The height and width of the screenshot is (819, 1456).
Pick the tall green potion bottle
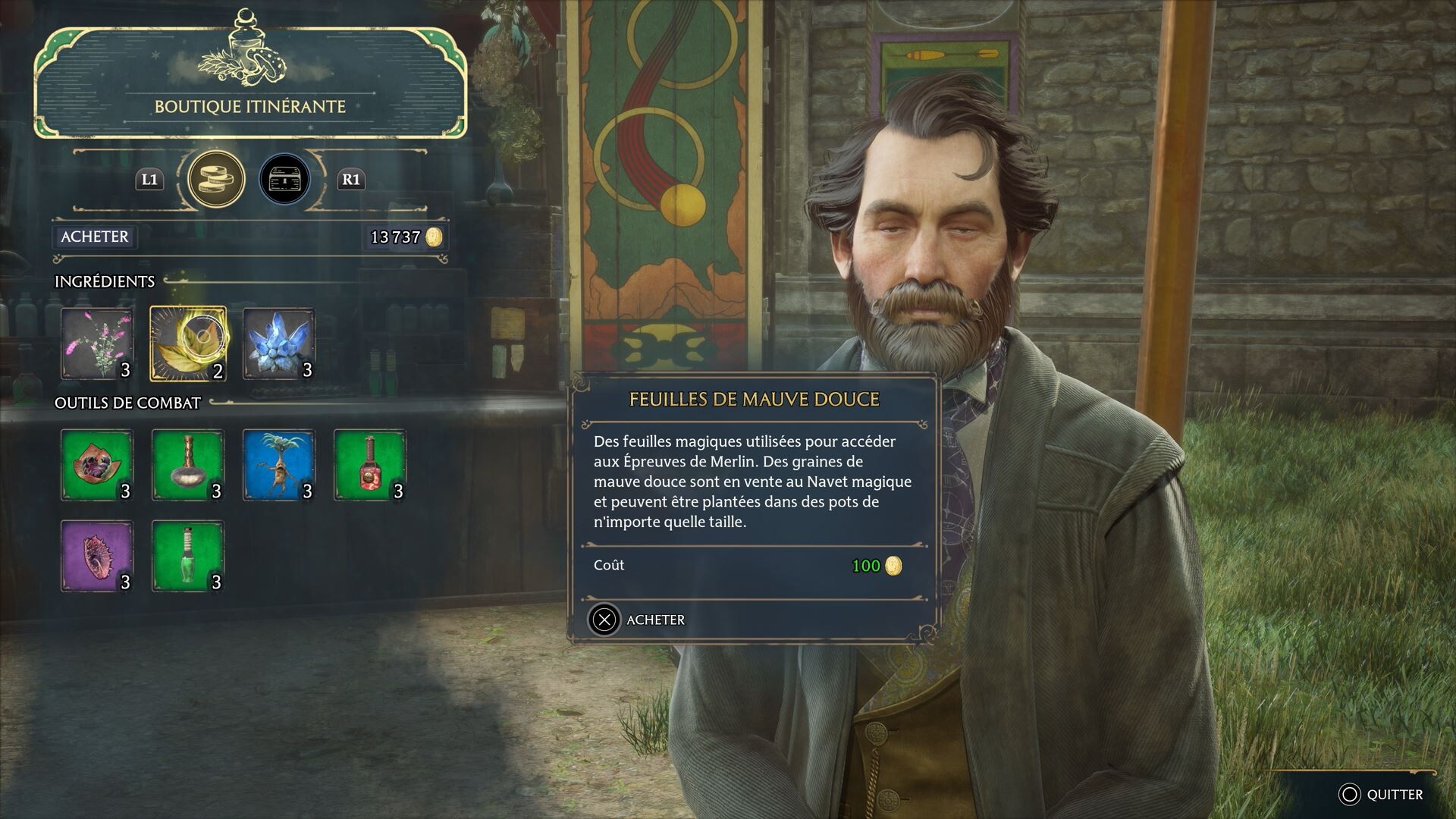188,556
